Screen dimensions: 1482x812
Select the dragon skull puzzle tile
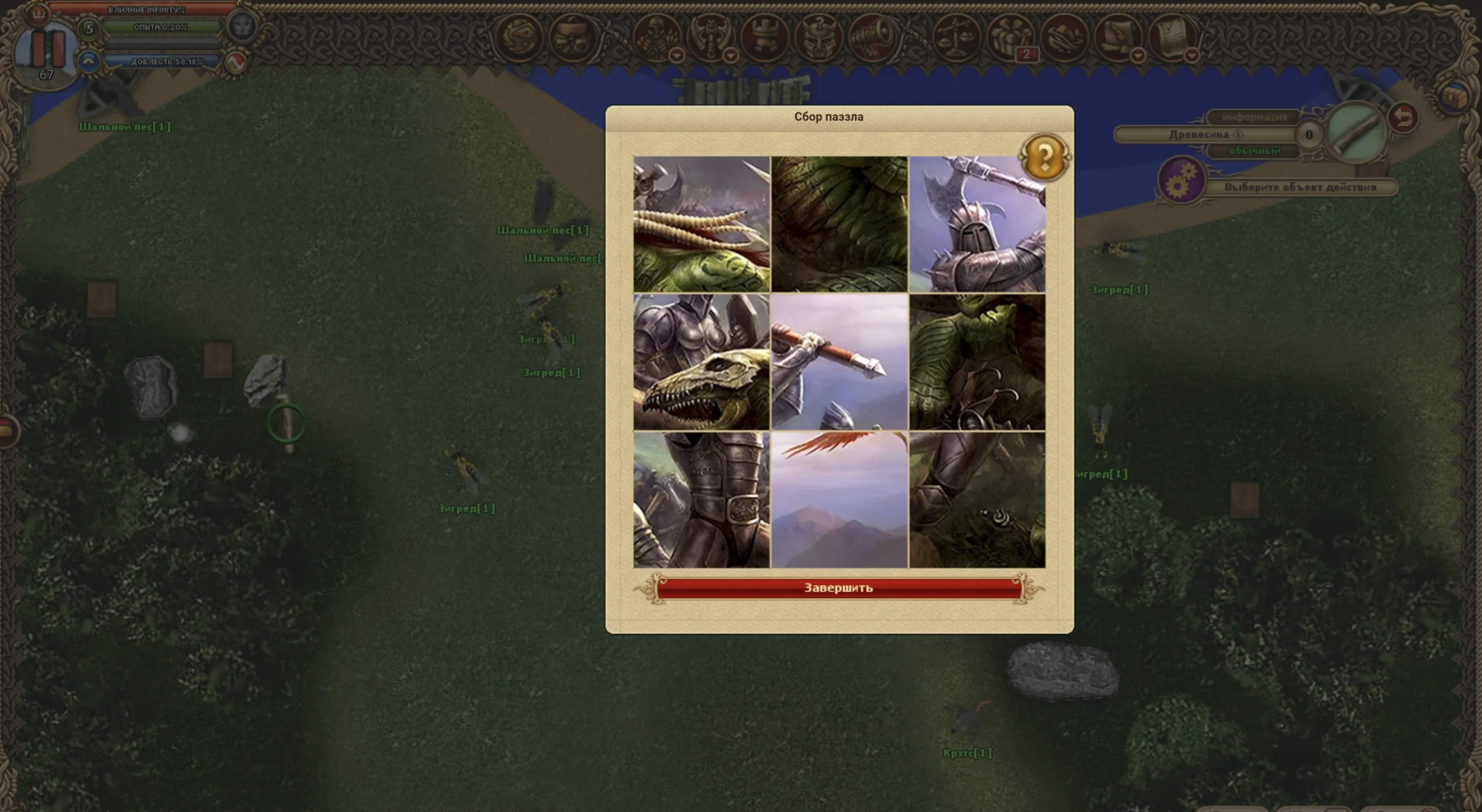[702, 362]
